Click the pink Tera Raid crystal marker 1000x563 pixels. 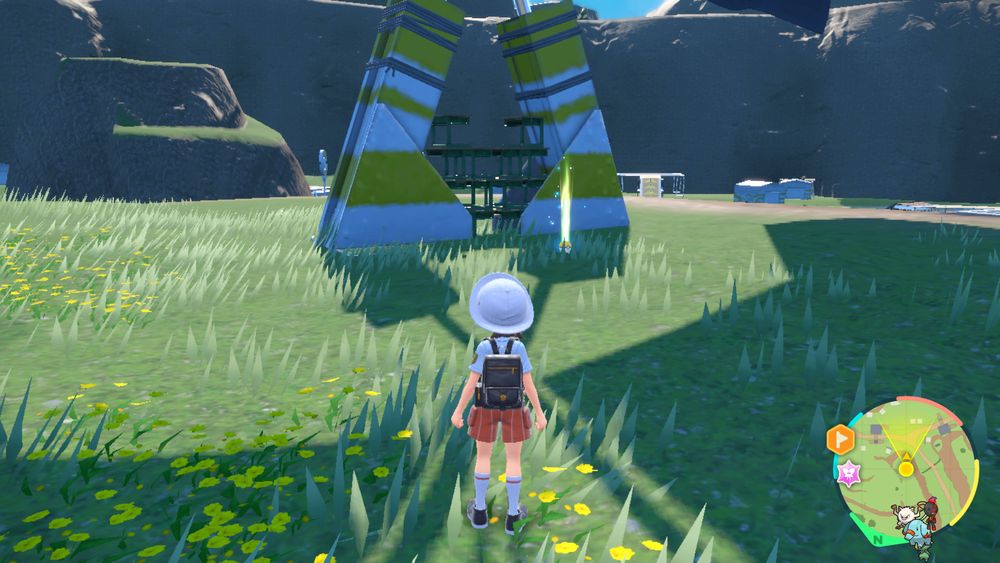click(x=850, y=474)
